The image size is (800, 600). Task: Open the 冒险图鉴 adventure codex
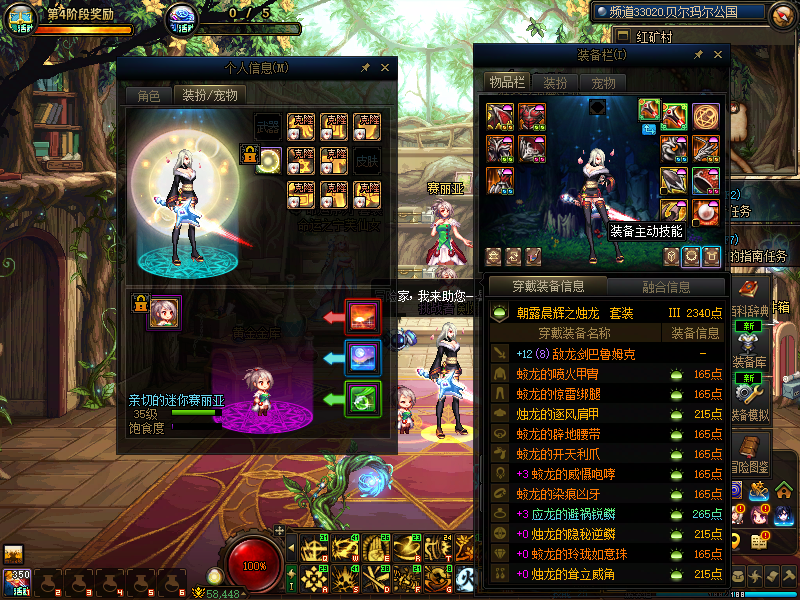tap(750, 450)
